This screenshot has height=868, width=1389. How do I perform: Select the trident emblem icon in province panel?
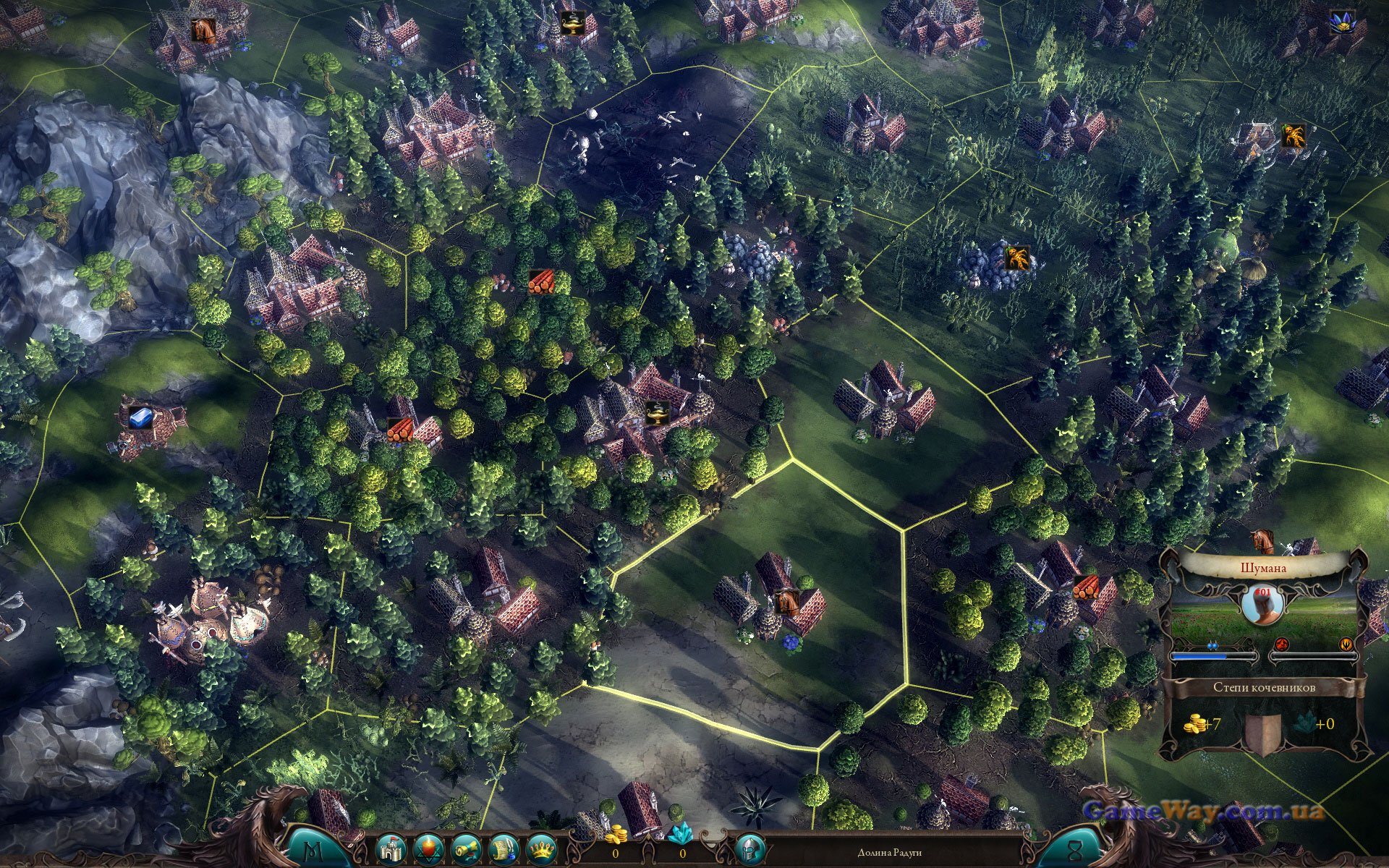[x=1346, y=643]
